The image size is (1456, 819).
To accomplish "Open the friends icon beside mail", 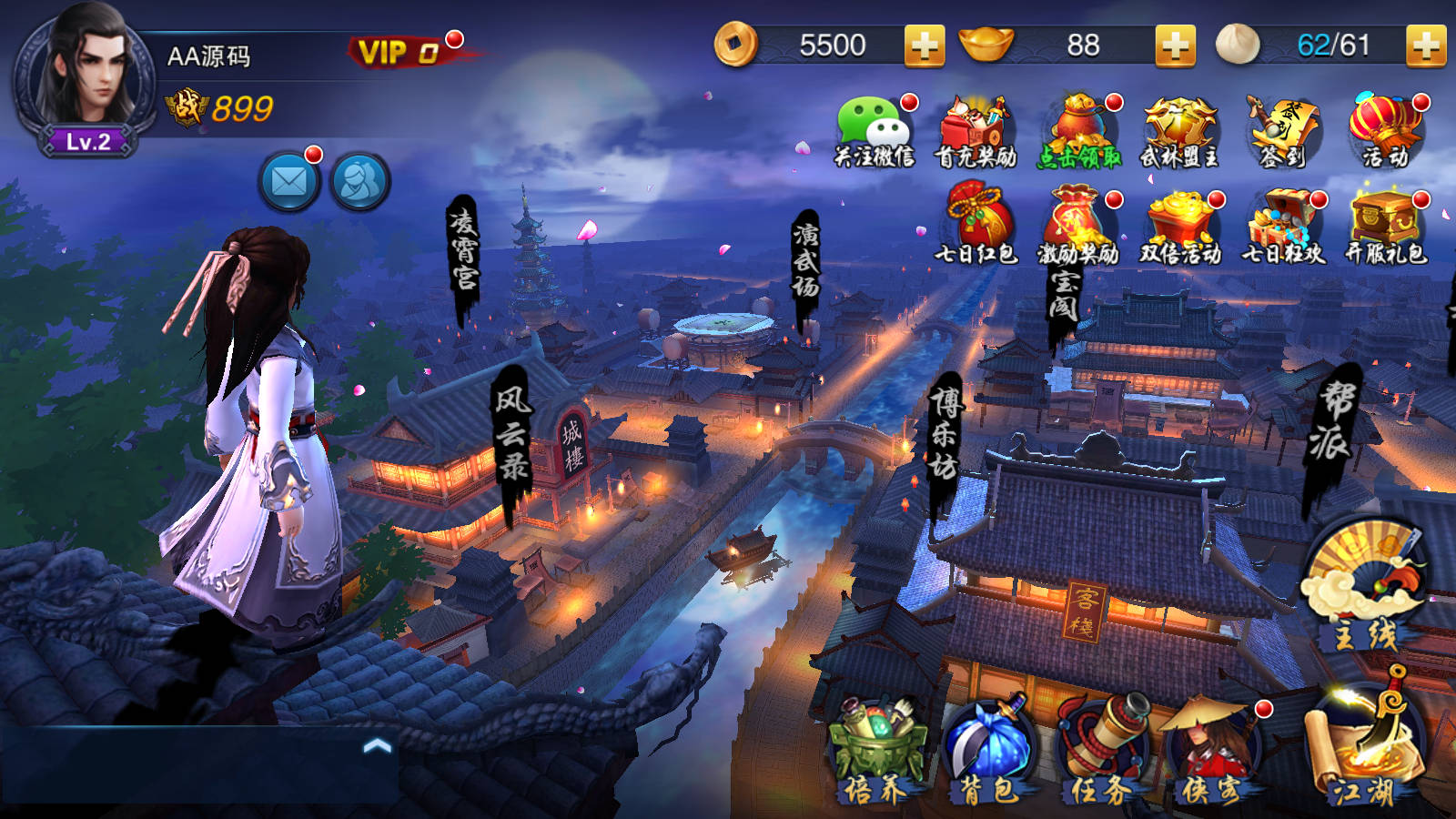I will coord(359,182).
